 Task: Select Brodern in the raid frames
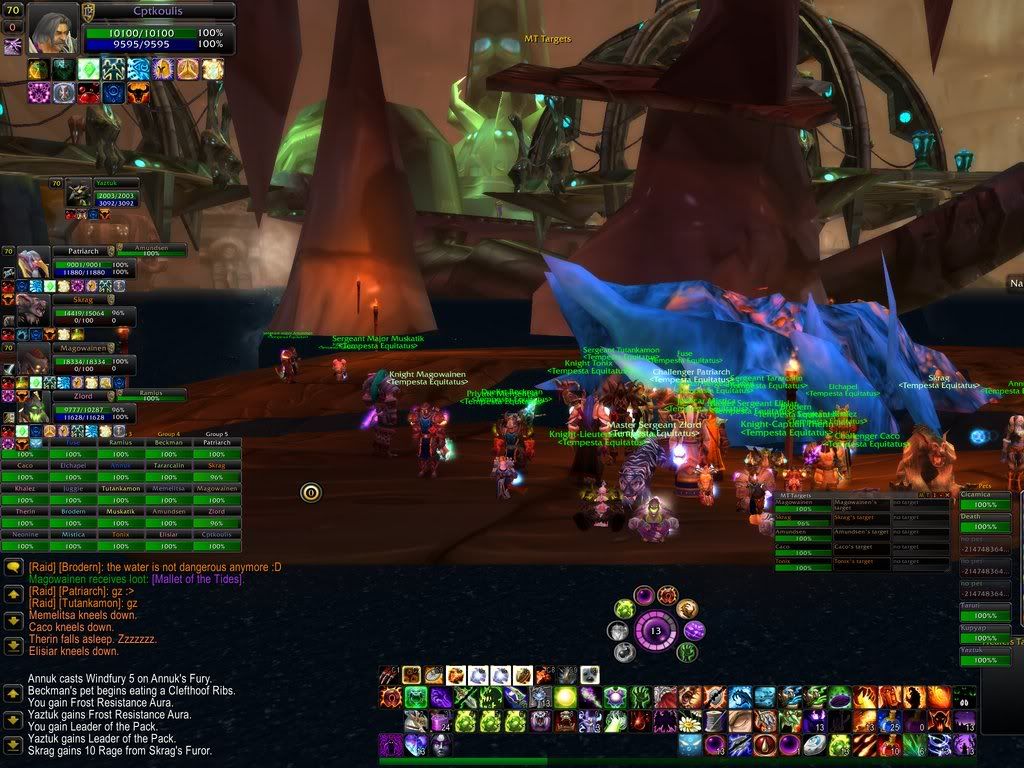[x=72, y=511]
